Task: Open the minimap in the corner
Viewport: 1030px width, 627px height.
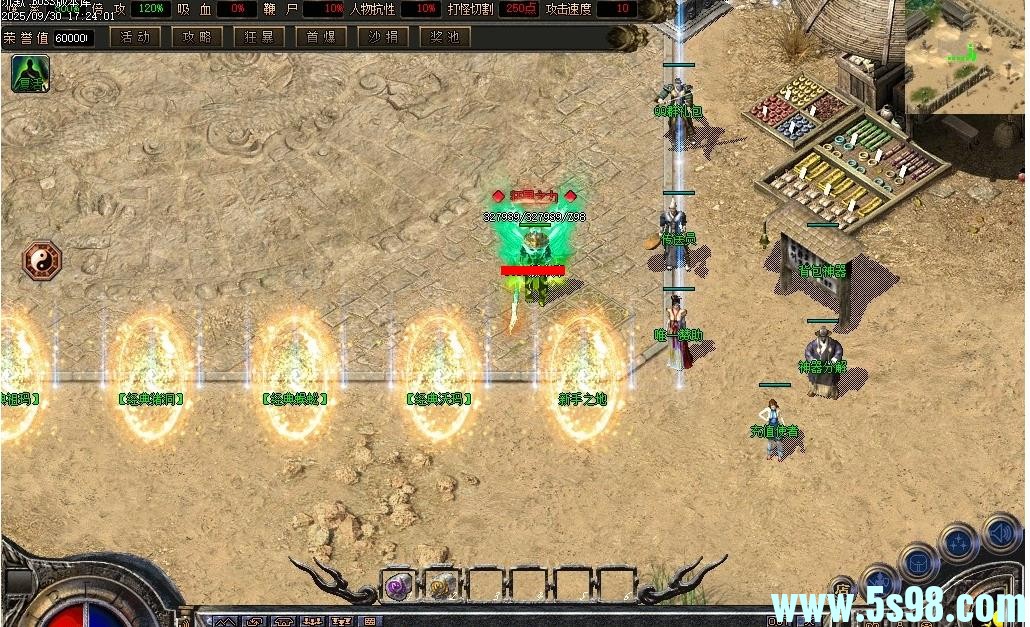Action: 966,56
